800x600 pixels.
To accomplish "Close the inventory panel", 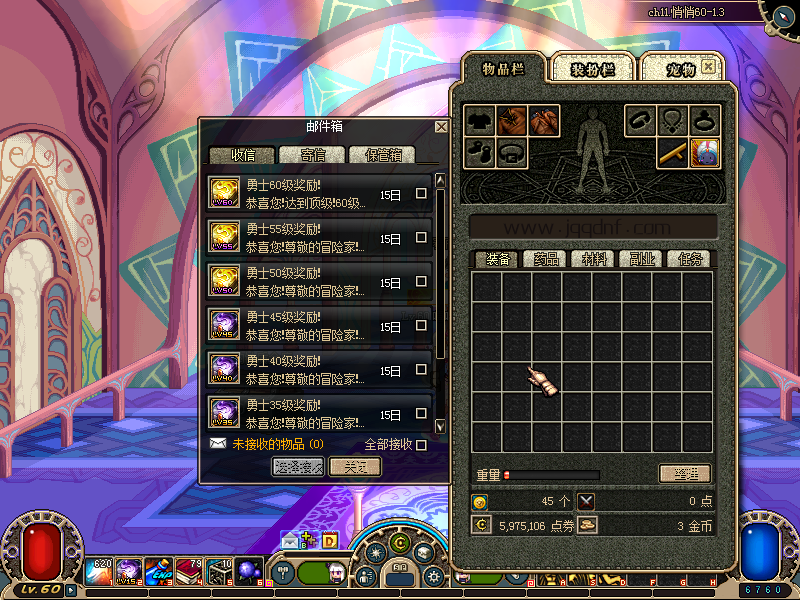I will 709,66.
